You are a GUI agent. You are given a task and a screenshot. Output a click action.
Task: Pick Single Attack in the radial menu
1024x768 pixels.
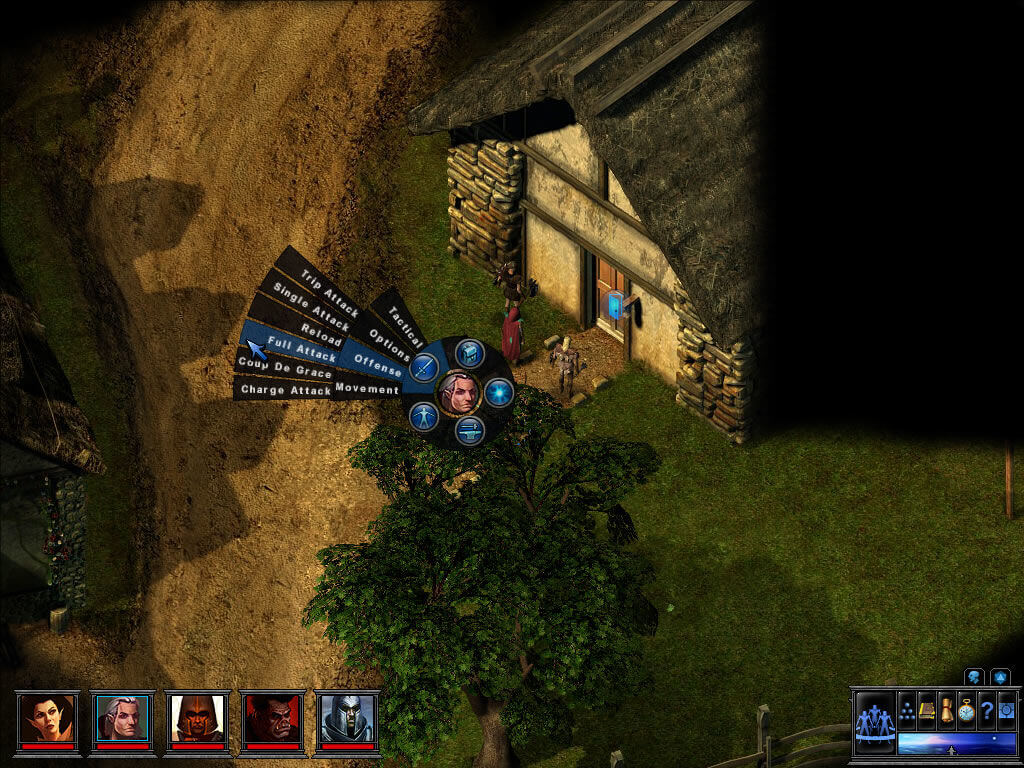[312, 307]
